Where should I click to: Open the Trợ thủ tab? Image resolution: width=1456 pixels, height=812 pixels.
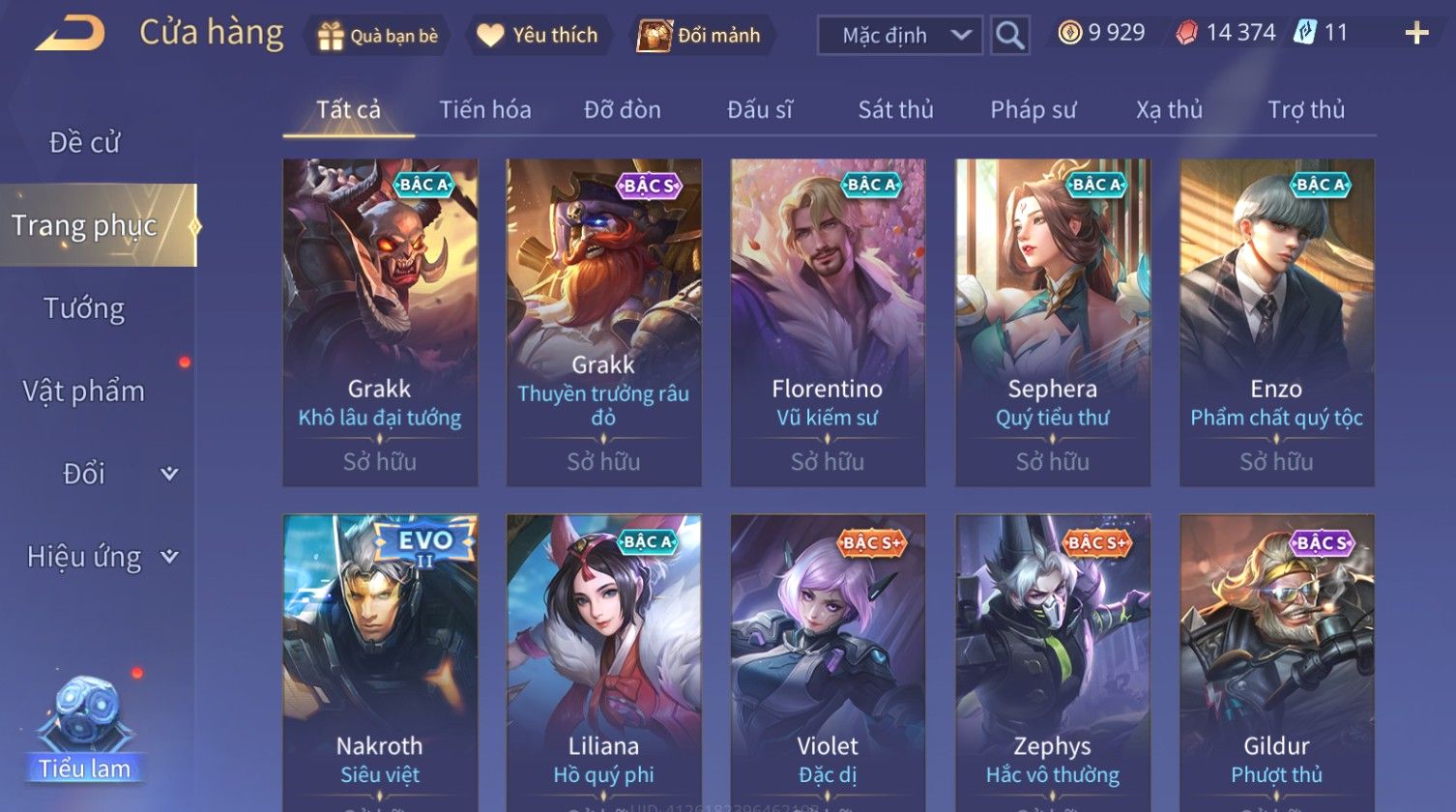(x=1305, y=110)
